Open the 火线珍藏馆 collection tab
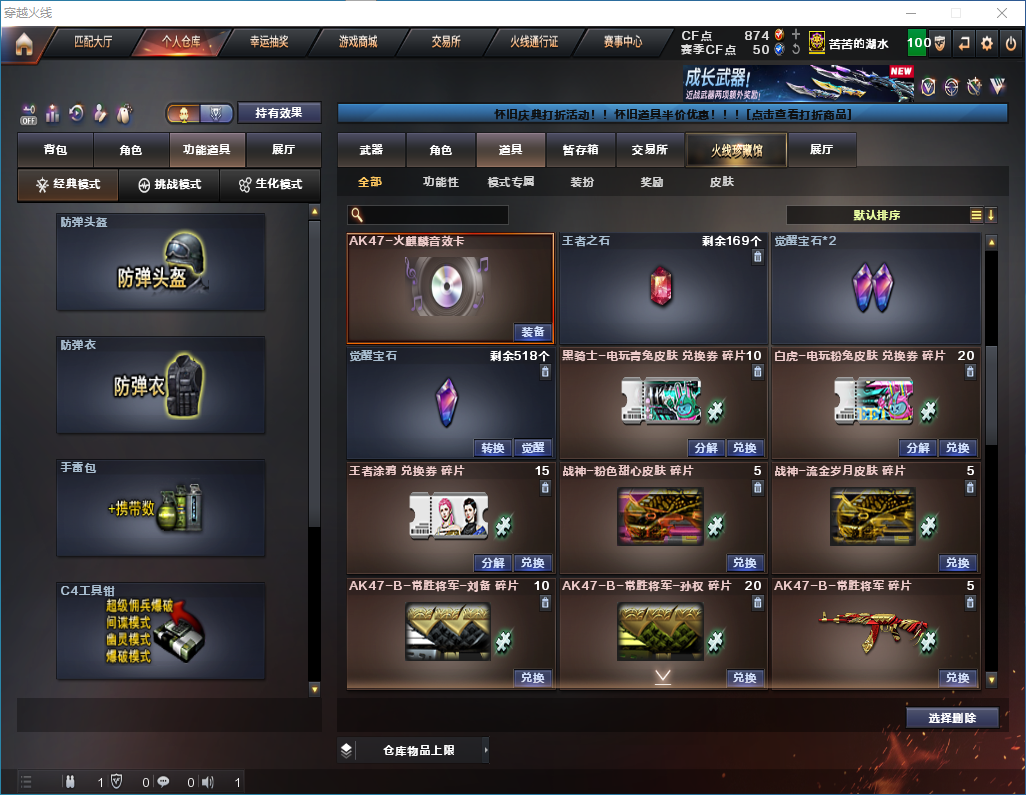 736,150
